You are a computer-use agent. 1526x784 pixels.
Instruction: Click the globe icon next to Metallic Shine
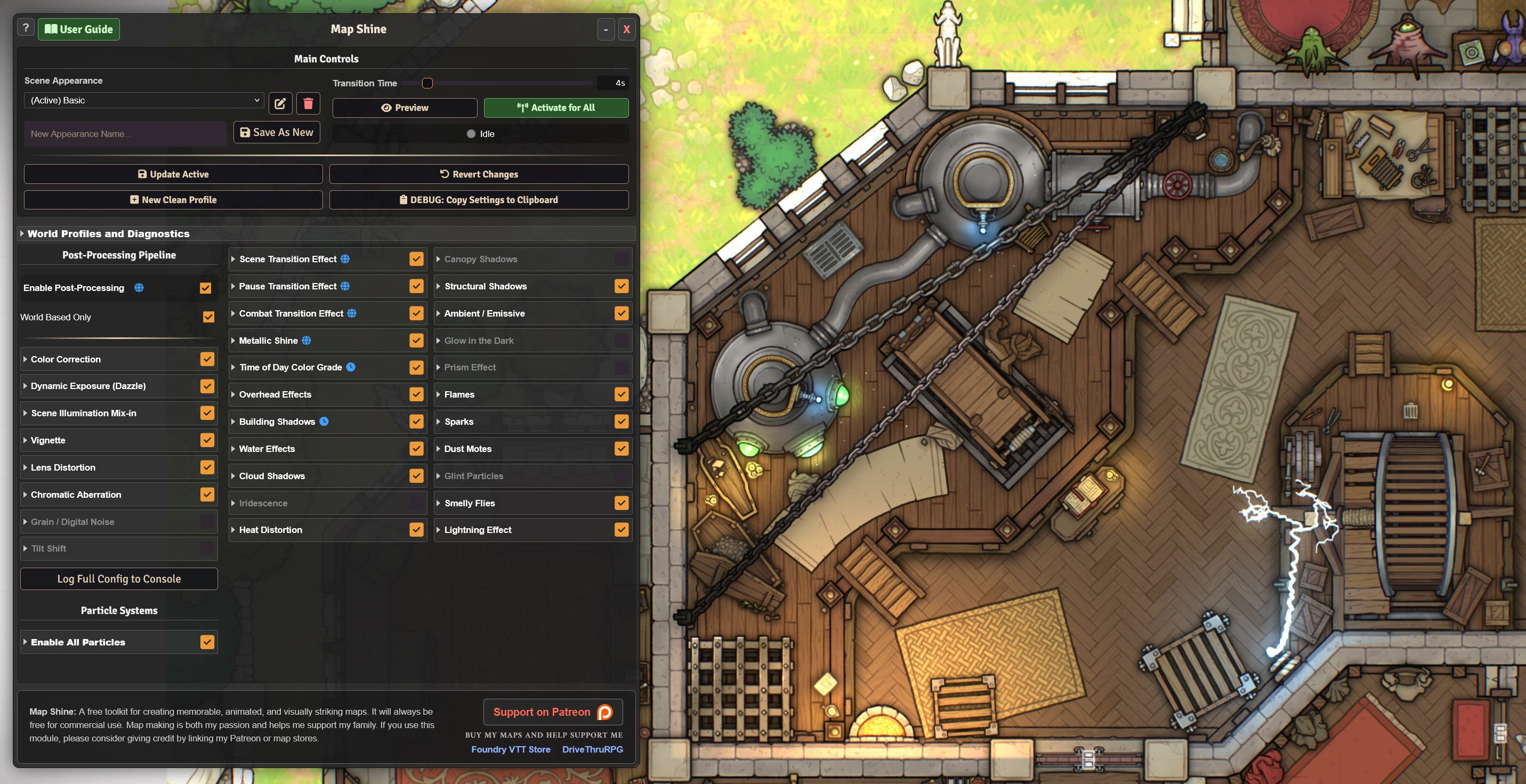(x=305, y=341)
